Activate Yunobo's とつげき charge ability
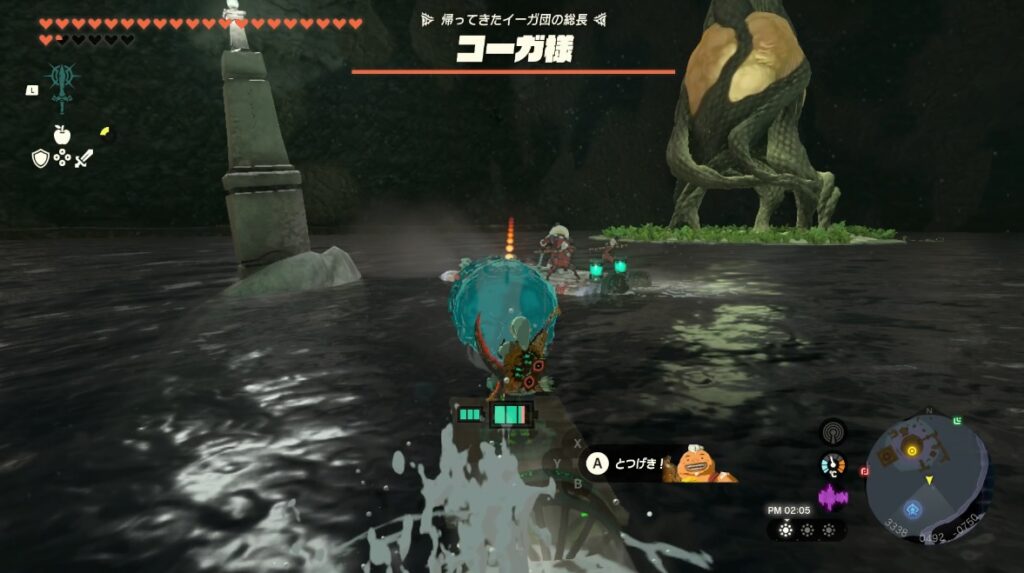 click(x=597, y=464)
